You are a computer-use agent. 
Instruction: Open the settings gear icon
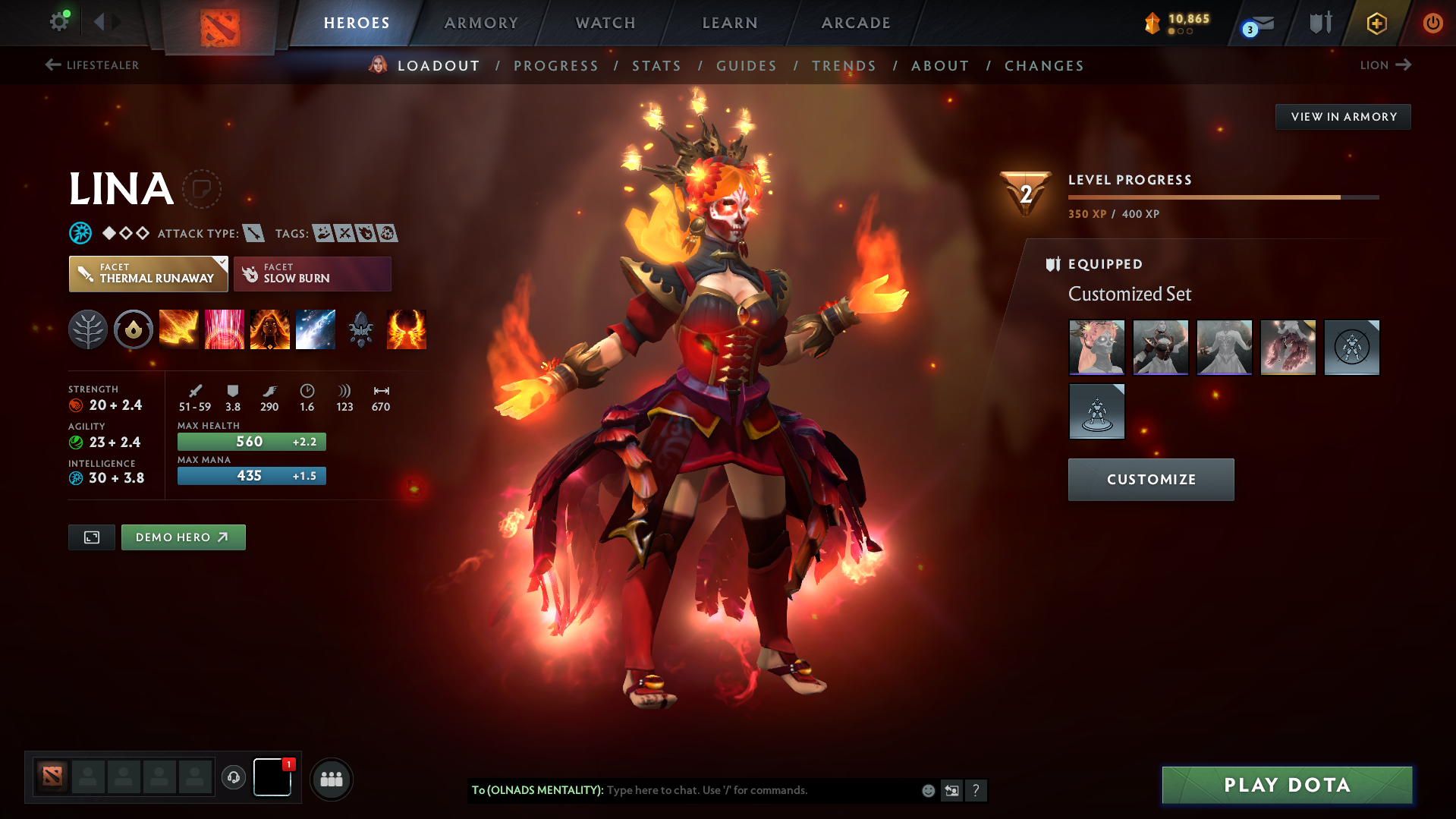(59, 21)
